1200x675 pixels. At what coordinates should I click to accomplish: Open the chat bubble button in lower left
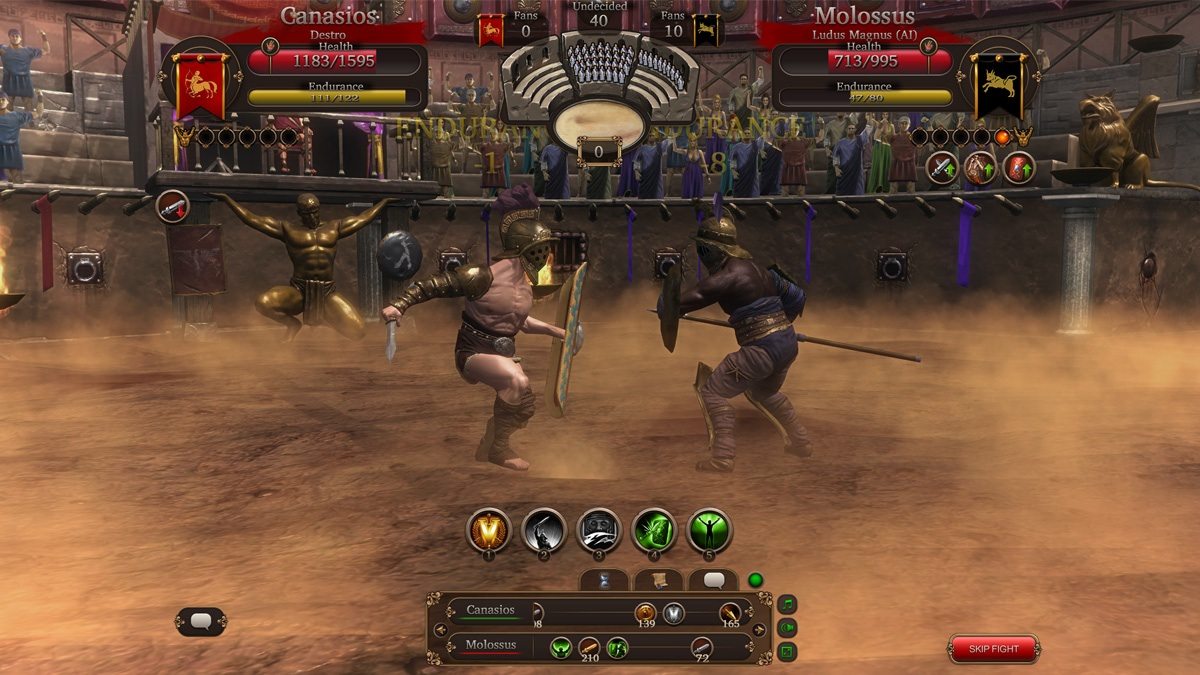[x=201, y=622]
